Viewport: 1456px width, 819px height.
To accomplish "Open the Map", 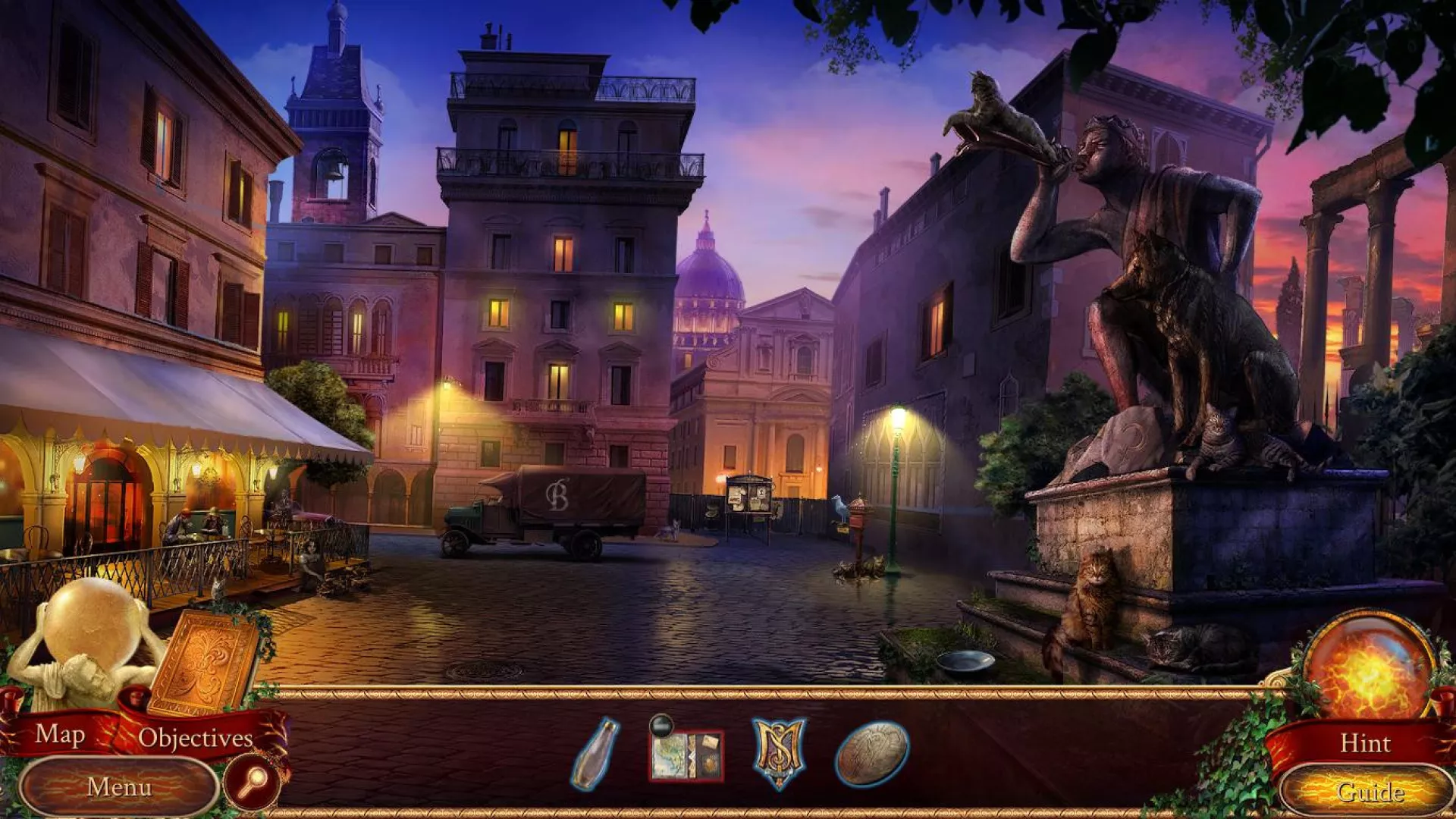I will tap(60, 734).
